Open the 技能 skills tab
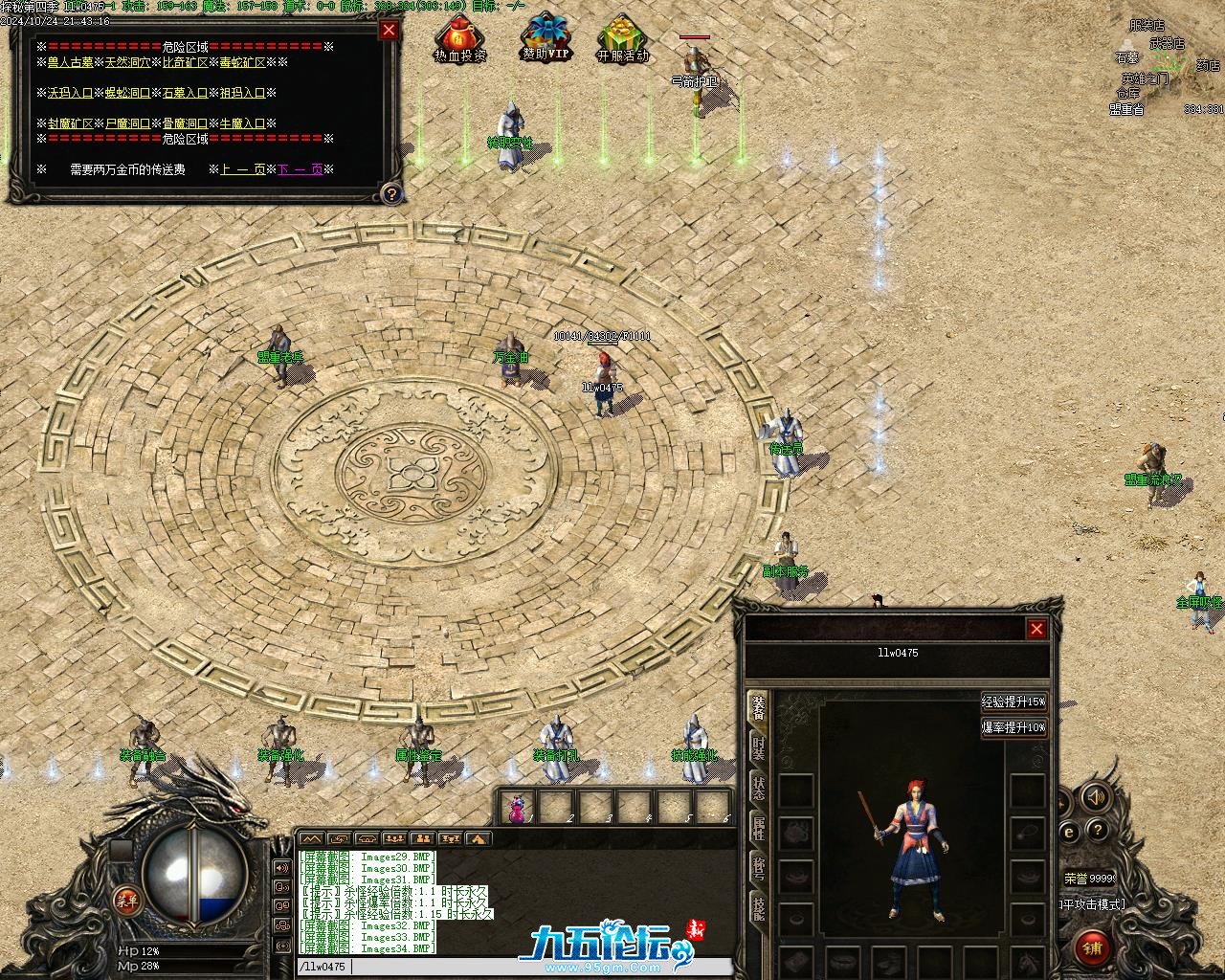The width and height of the screenshot is (1225, 980). click(x=758, y=907)
